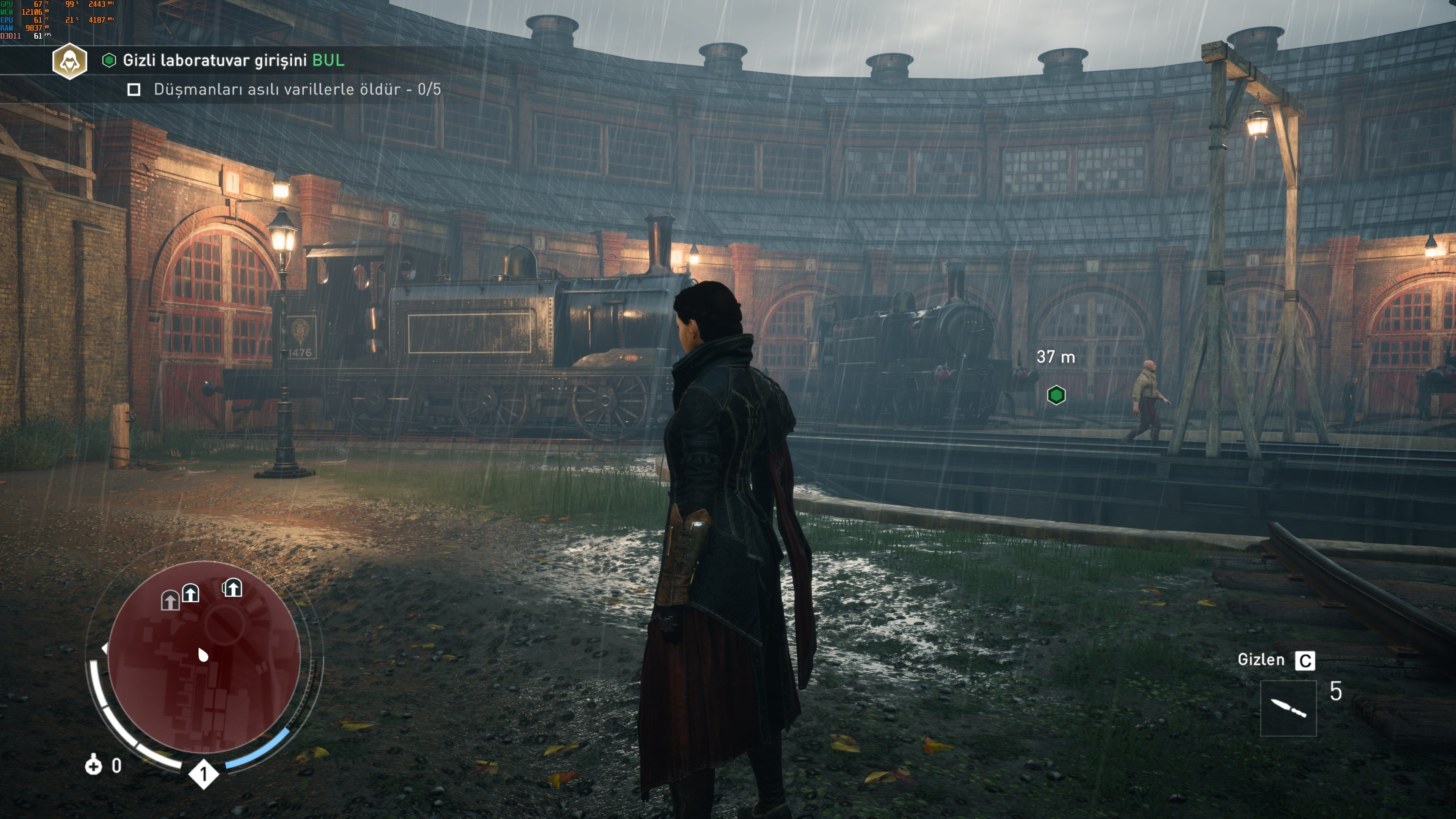Select the throwing knife weapon slot
Viewport: 1456px width, 819px height.
[x=1288, y=708]
